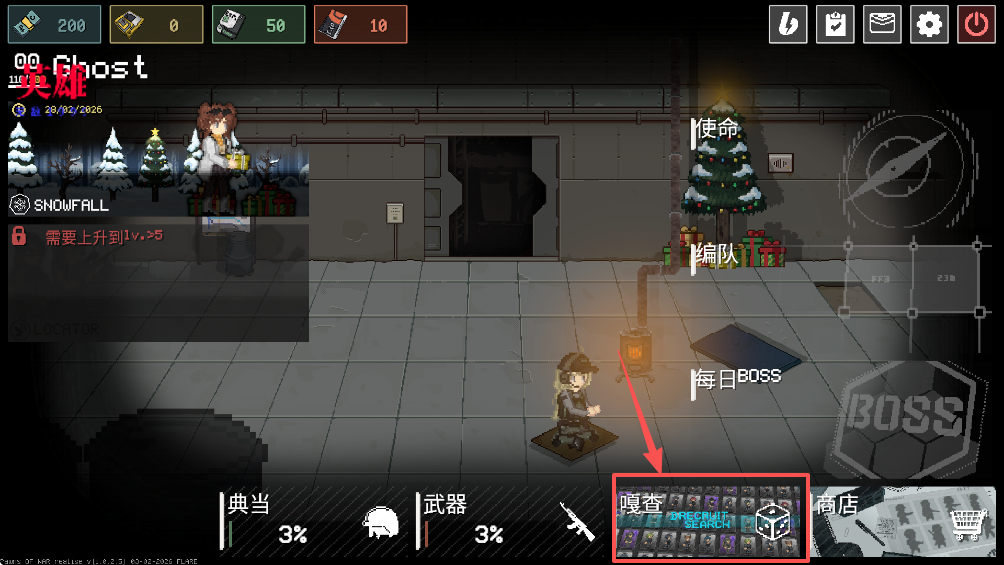Click the red power quit button
The width and height of the screenshot is (1004, 565).
point(977,24)
